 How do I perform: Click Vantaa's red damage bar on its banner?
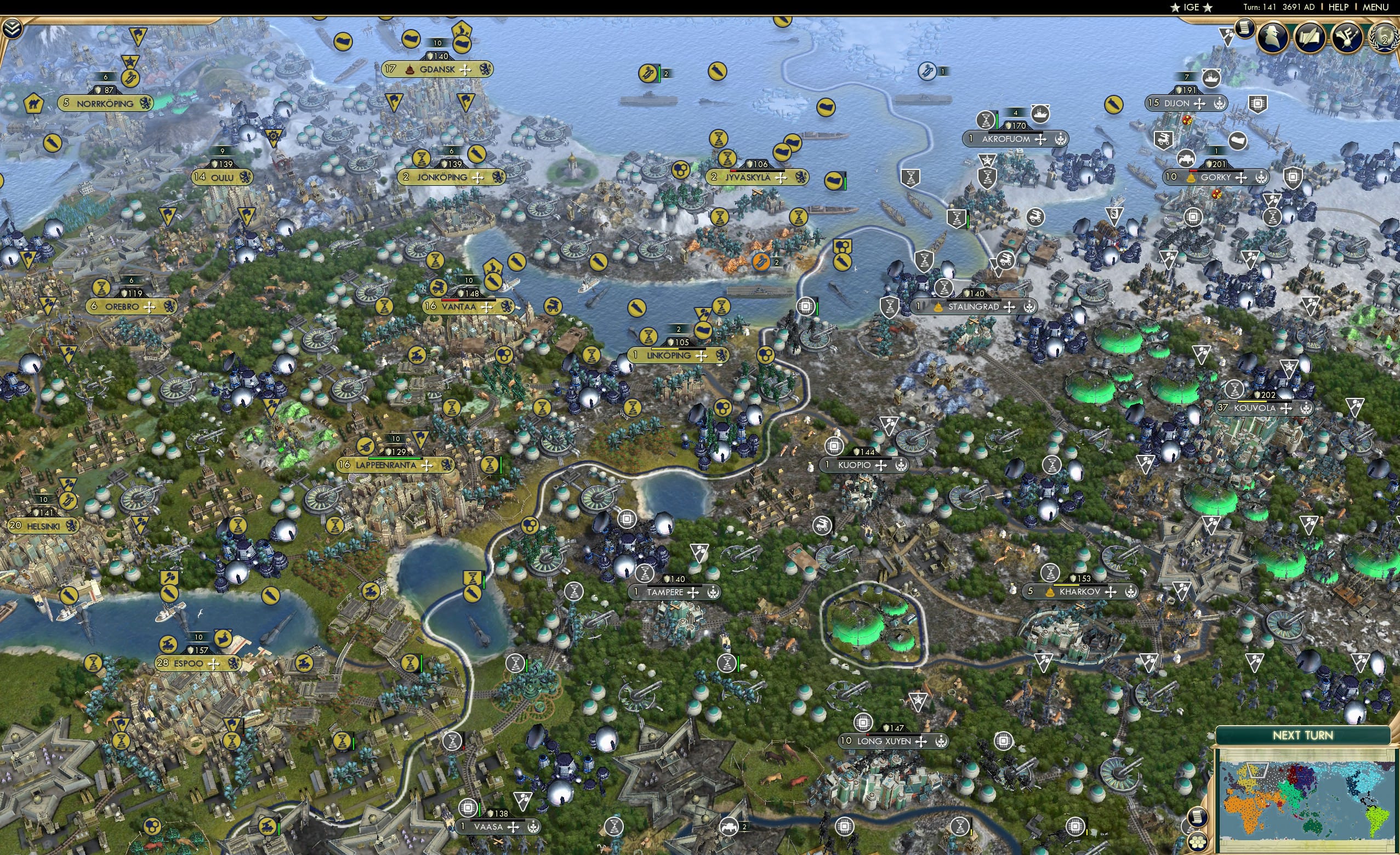[x=449, y=301]
